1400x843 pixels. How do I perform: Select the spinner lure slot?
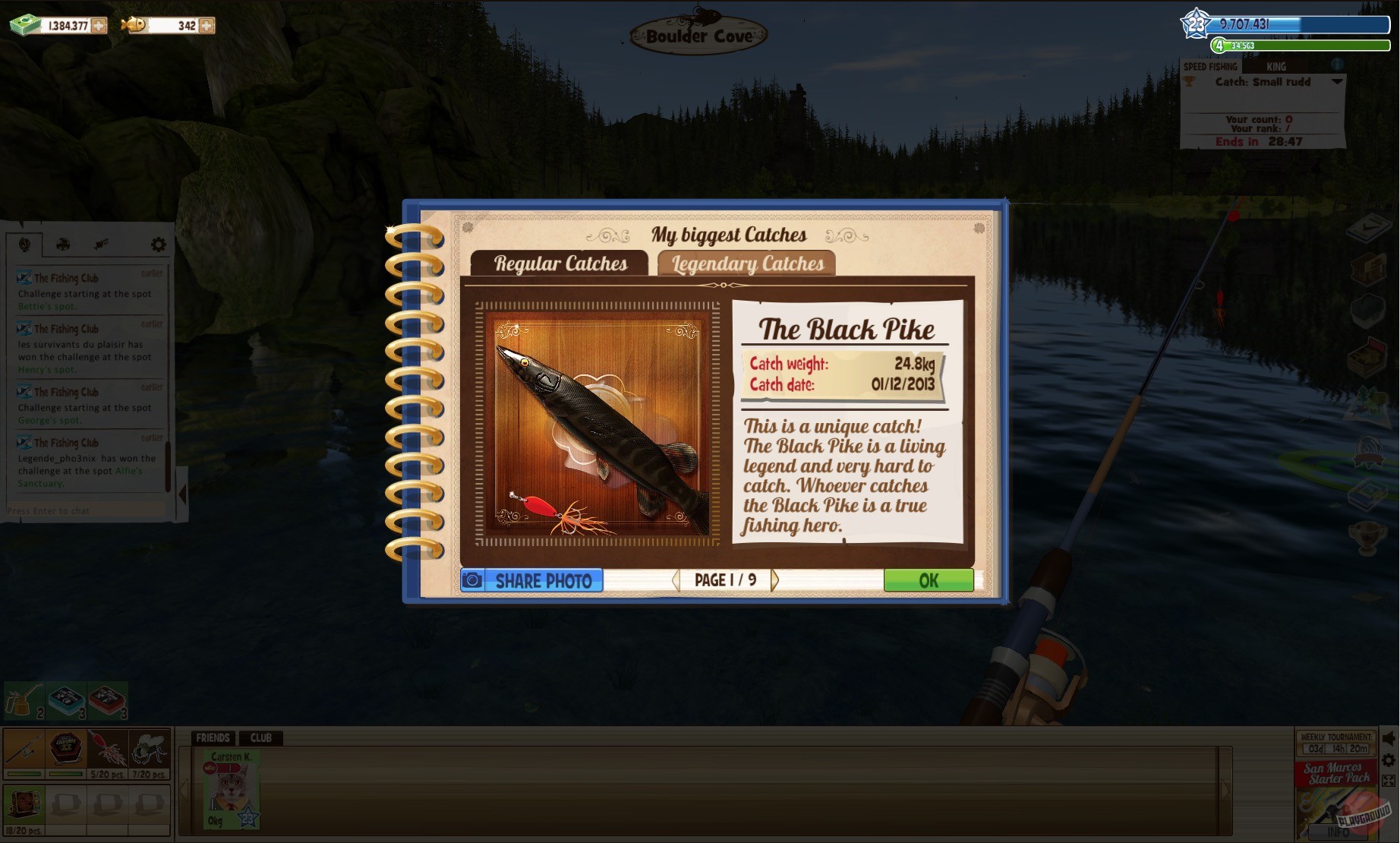click(x=109, y=750)
